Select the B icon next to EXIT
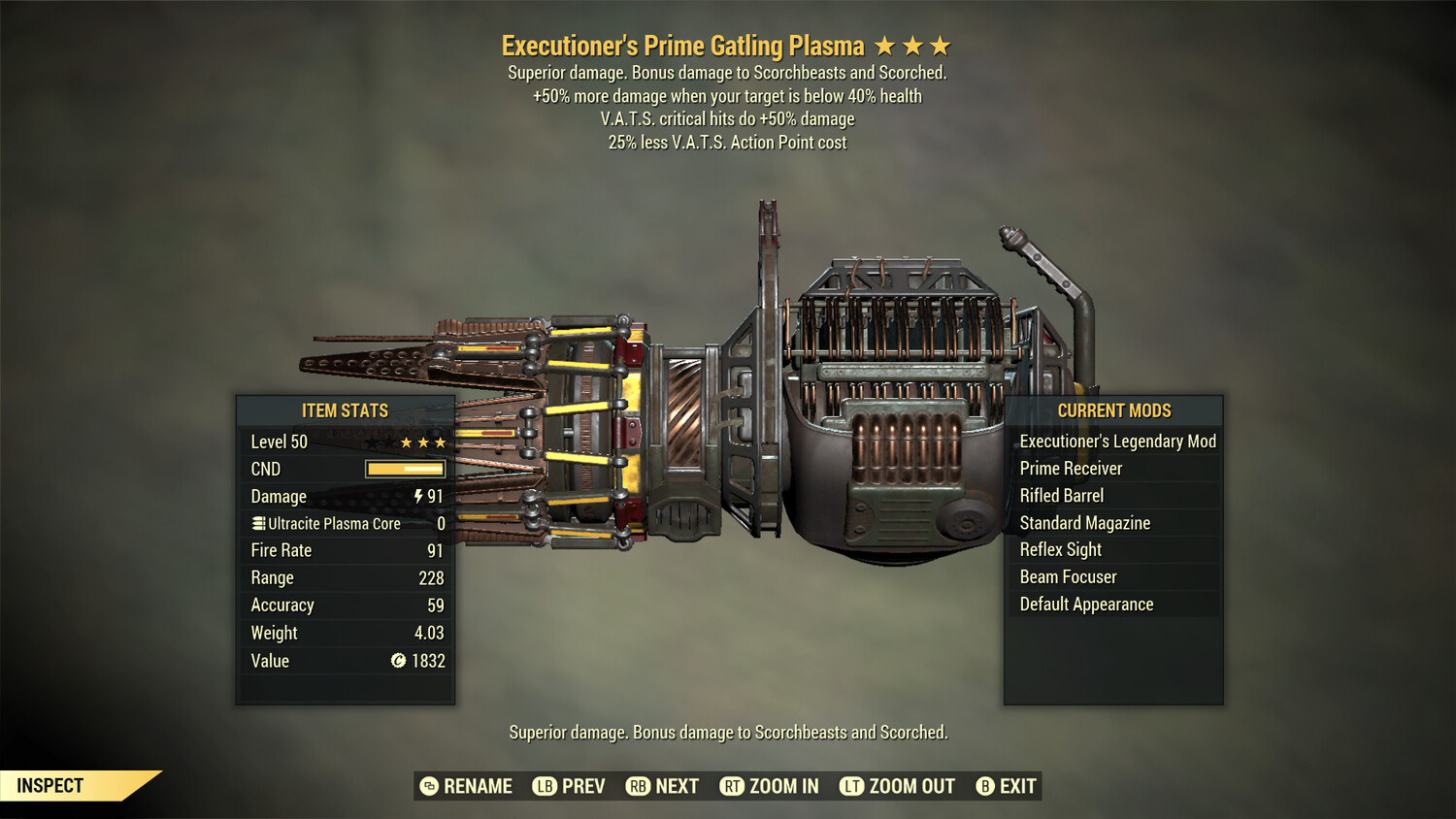The height and width of the screenshot is (819, 1456). point(985,786)
